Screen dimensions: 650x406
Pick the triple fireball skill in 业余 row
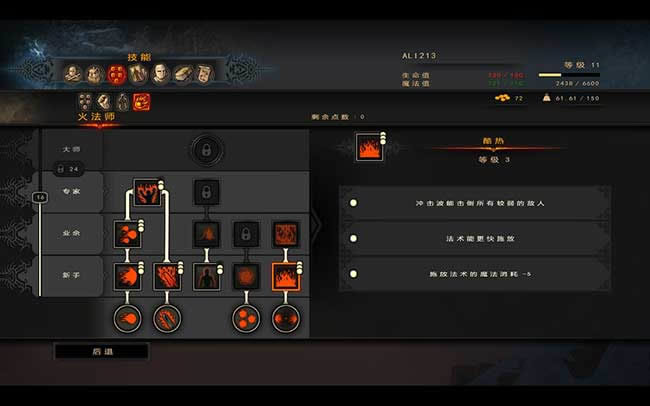[x=128, y=234]
